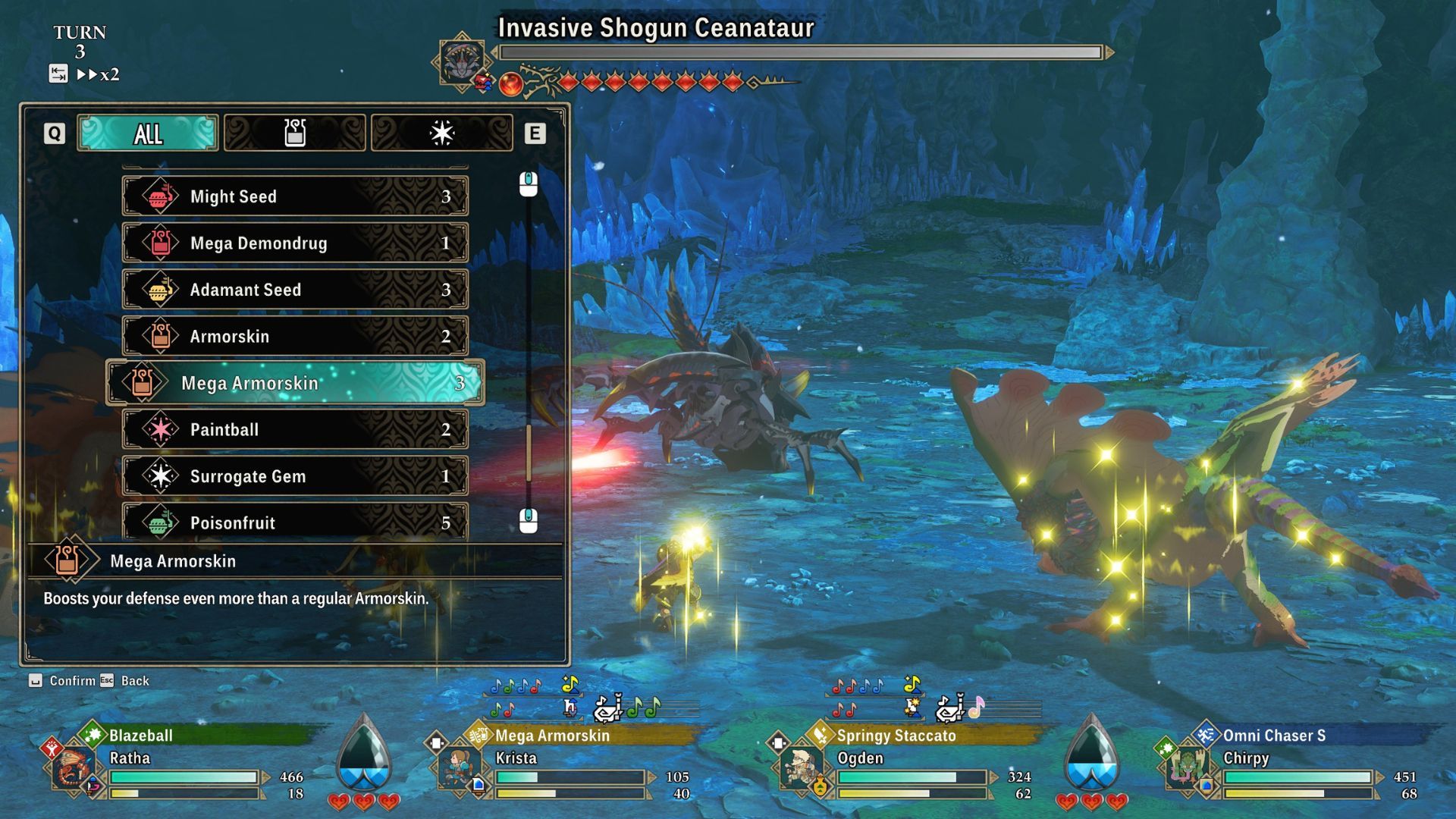Pick Adamant Seed in the list

click(x=295, y=290)
